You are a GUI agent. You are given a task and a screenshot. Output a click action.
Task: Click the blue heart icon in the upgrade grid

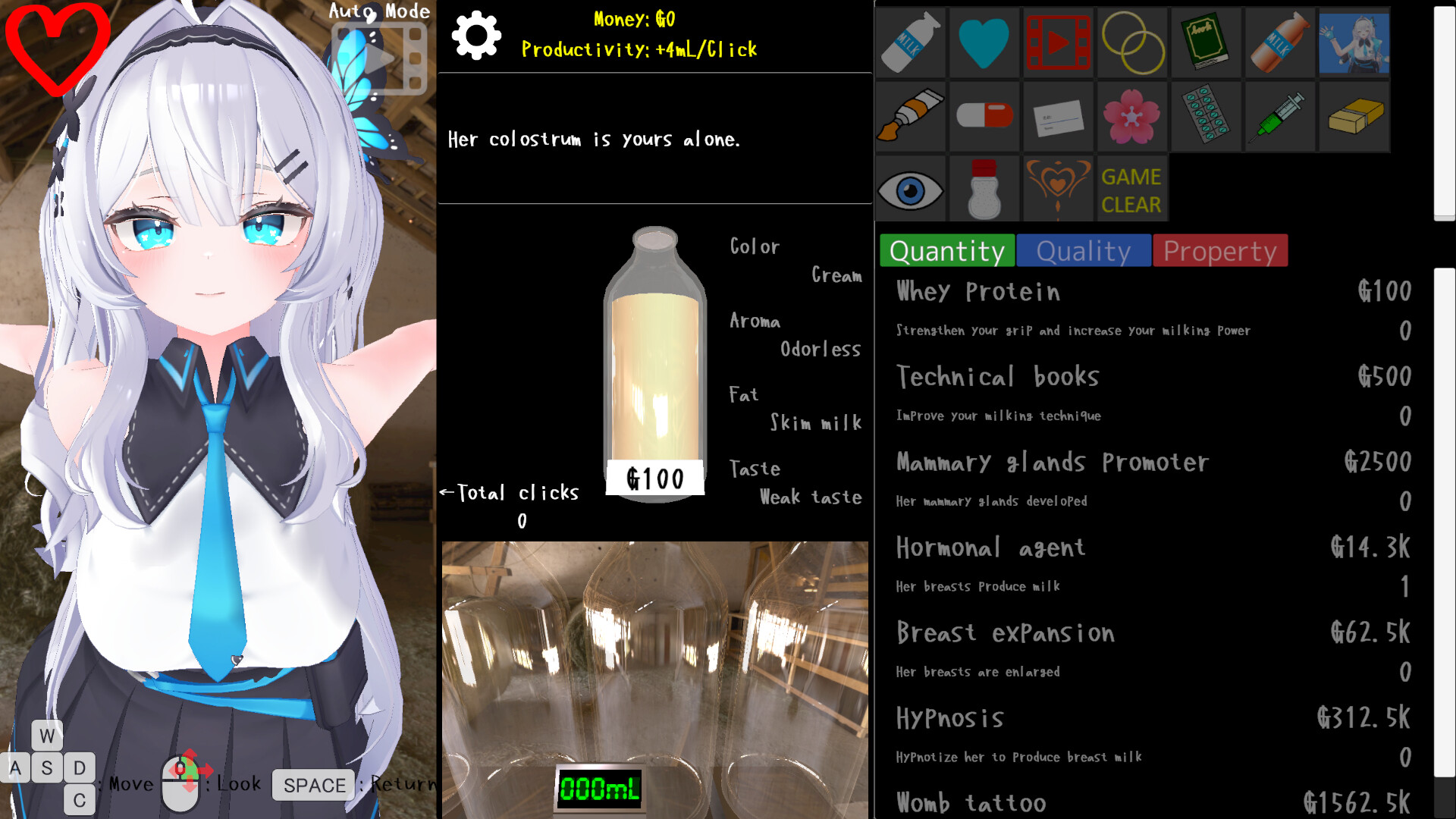click(984, 43)
